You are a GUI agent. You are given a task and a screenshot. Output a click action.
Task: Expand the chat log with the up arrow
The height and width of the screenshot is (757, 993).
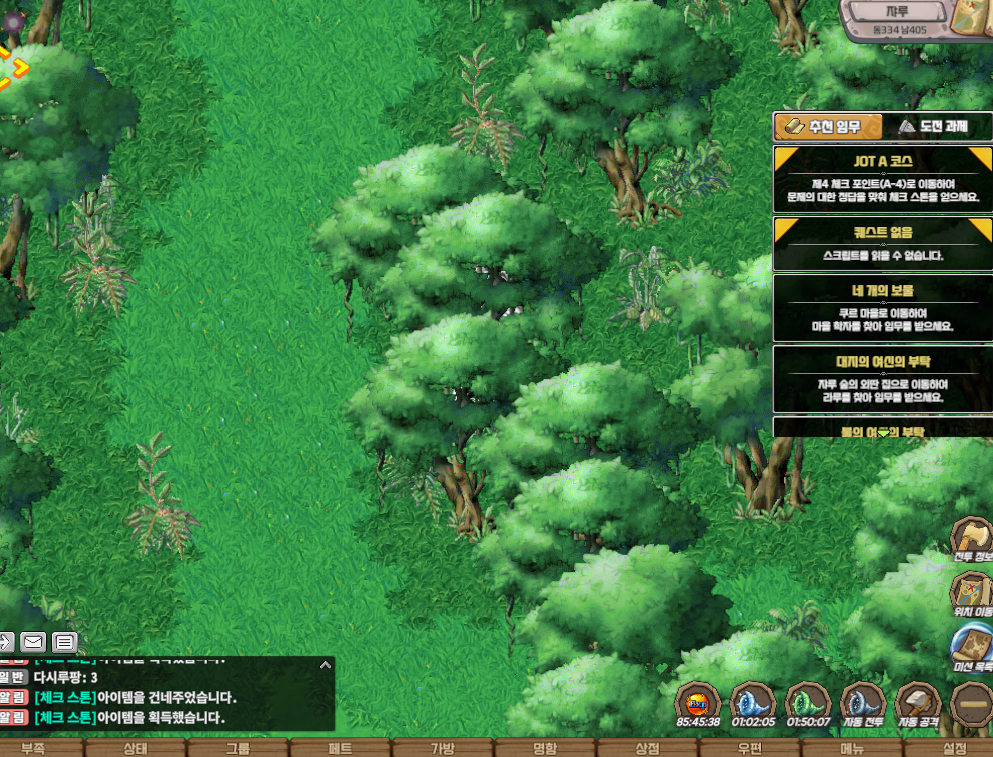(x=324, y=664)
